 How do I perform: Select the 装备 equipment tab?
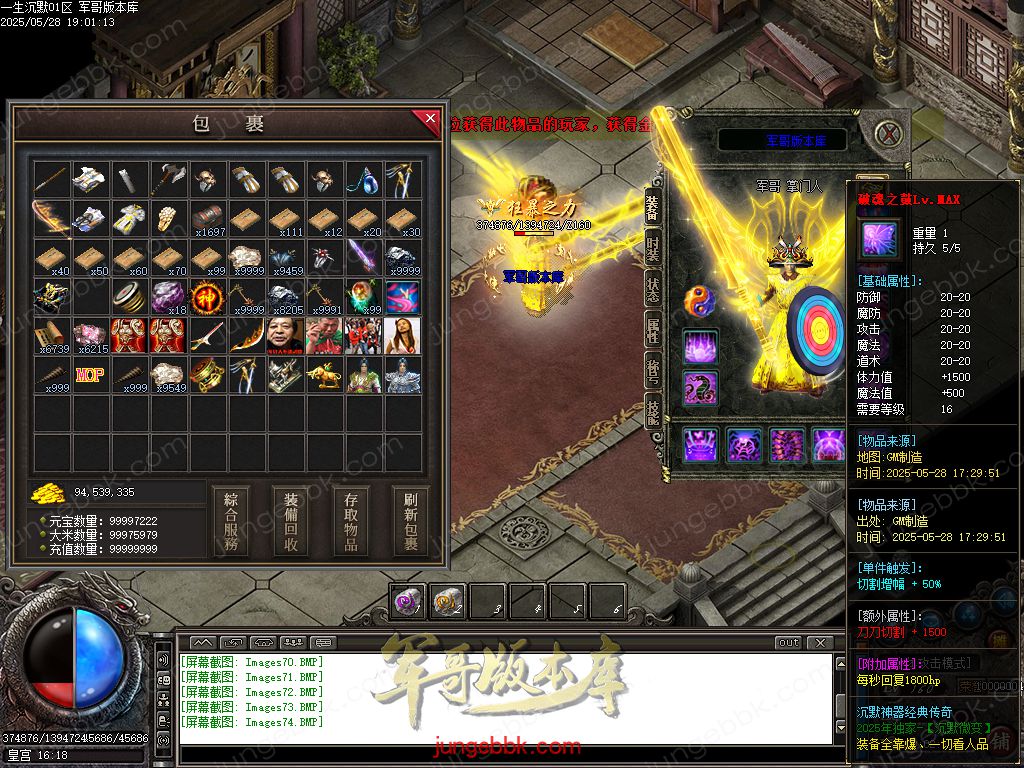pos(652,207)
